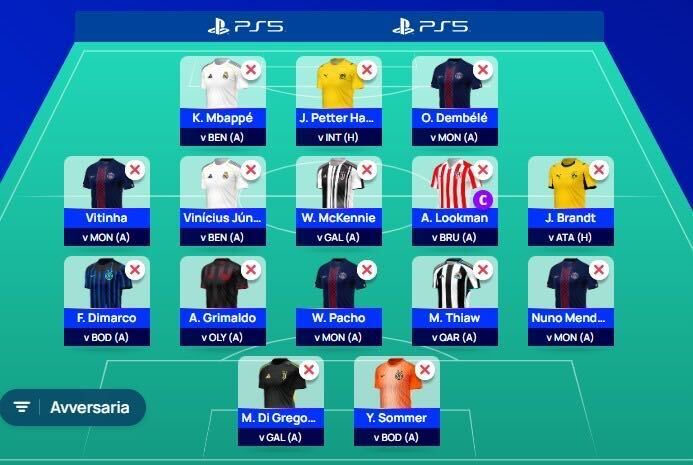Screen dimensions: 693x465
Task: Remove Y. Sommer using the red X
Action: pos(425,370)
